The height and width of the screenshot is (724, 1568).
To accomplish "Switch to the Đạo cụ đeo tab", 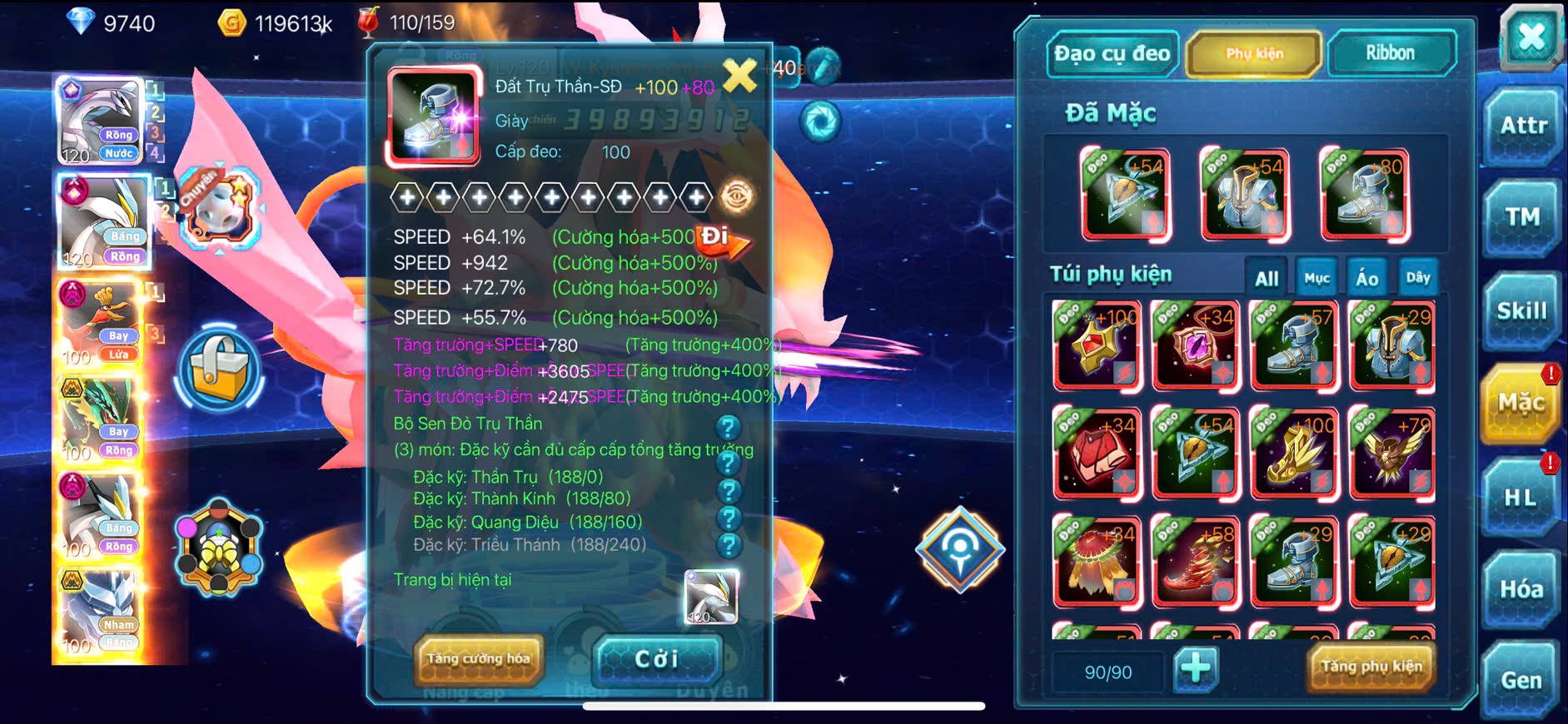I will 1112,54.
